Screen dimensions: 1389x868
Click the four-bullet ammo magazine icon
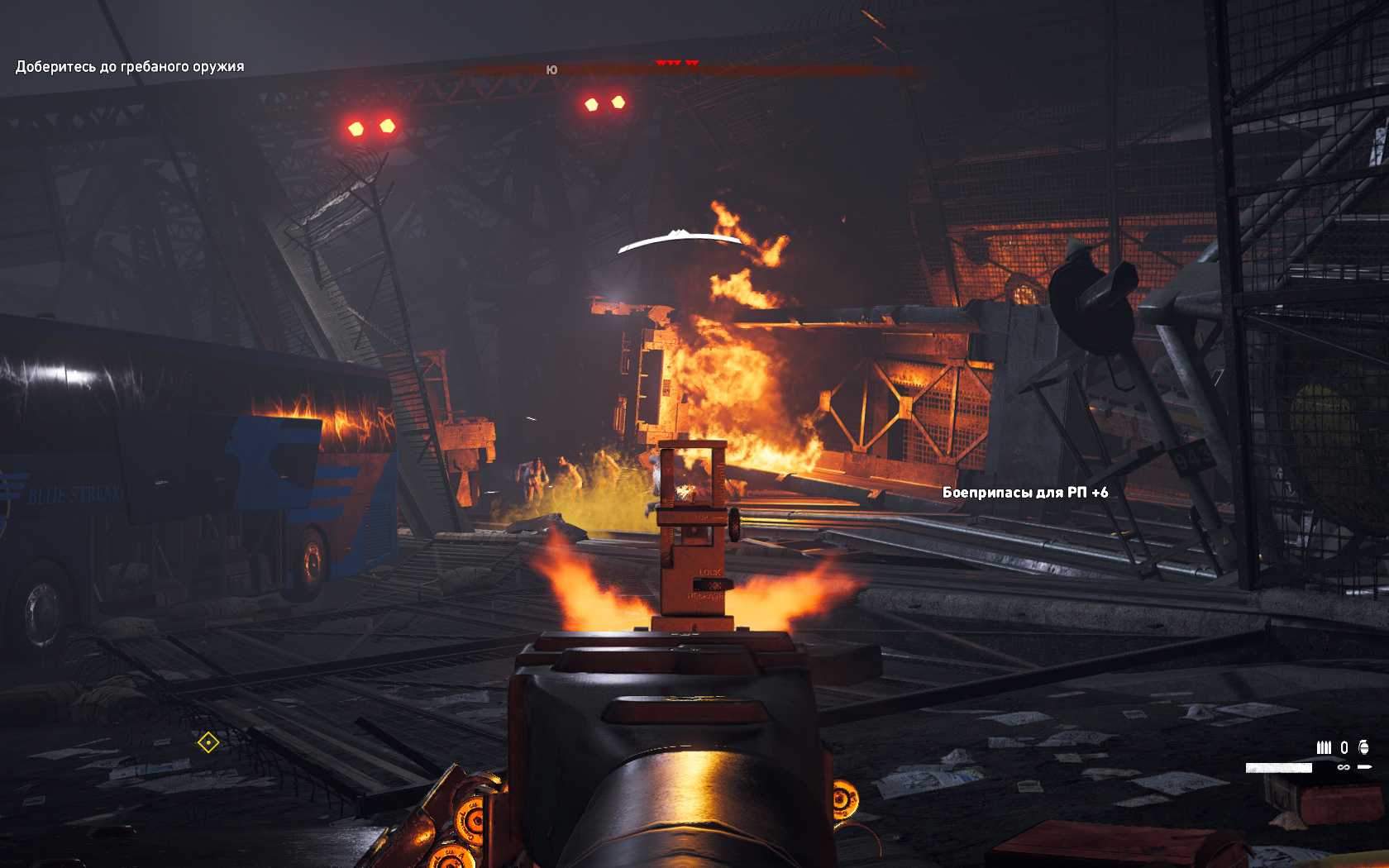point(1324,747)
